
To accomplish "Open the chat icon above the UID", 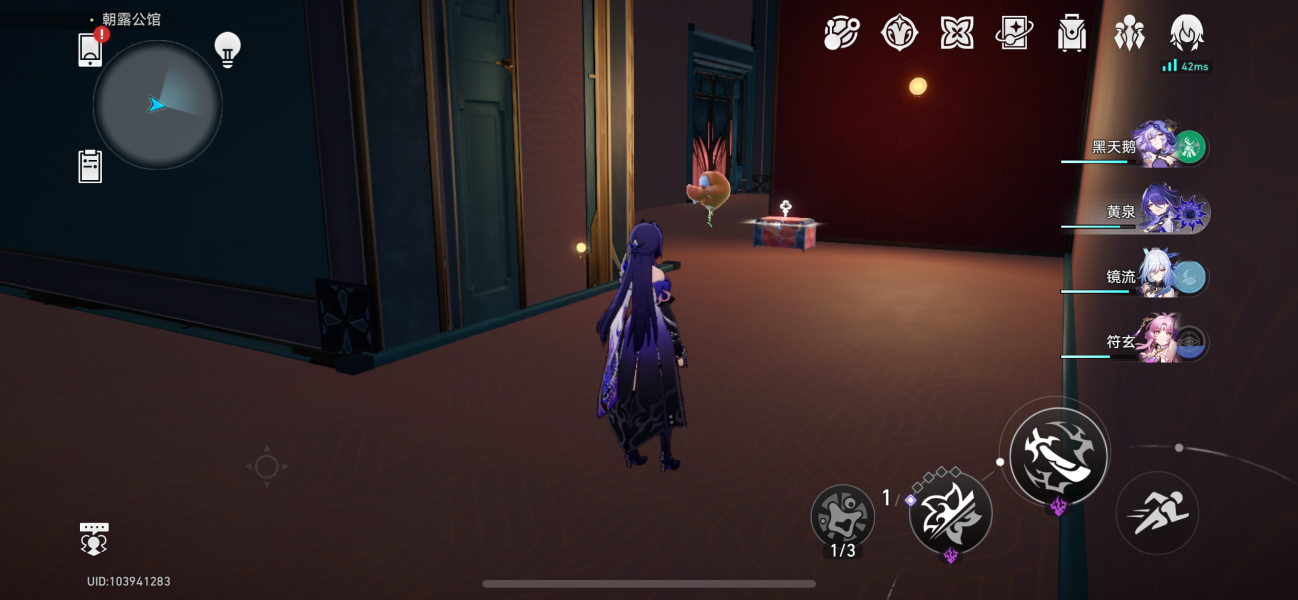I will pyautogui.click(x=94, y=538).
